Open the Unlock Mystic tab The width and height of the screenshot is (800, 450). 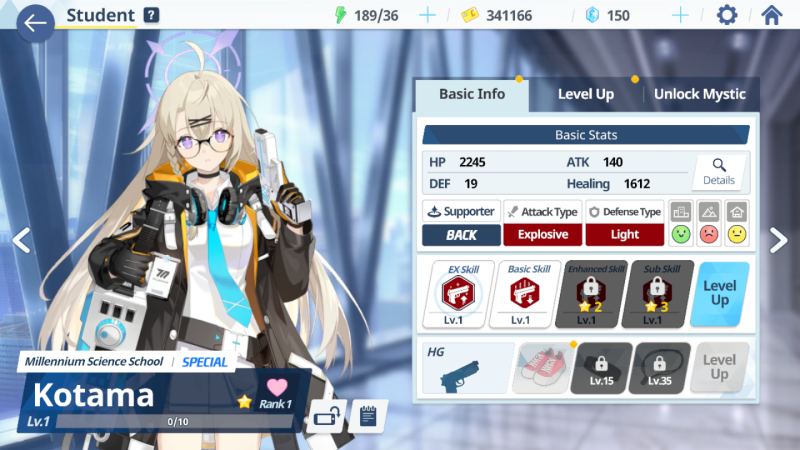pyautogui.click(x=699, y=94)
